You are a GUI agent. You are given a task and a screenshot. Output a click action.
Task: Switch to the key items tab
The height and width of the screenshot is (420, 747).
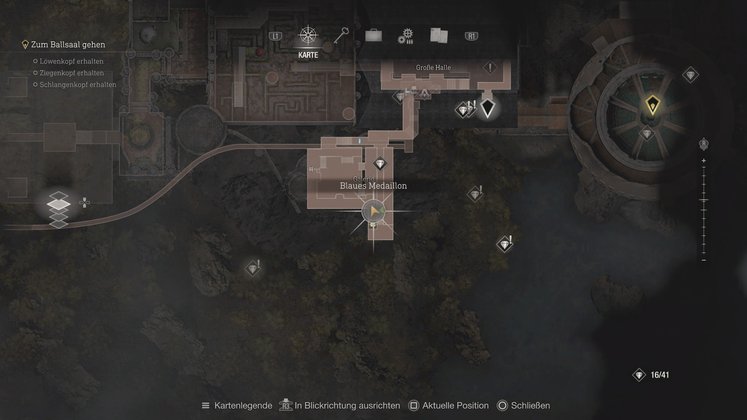(344, 35)
